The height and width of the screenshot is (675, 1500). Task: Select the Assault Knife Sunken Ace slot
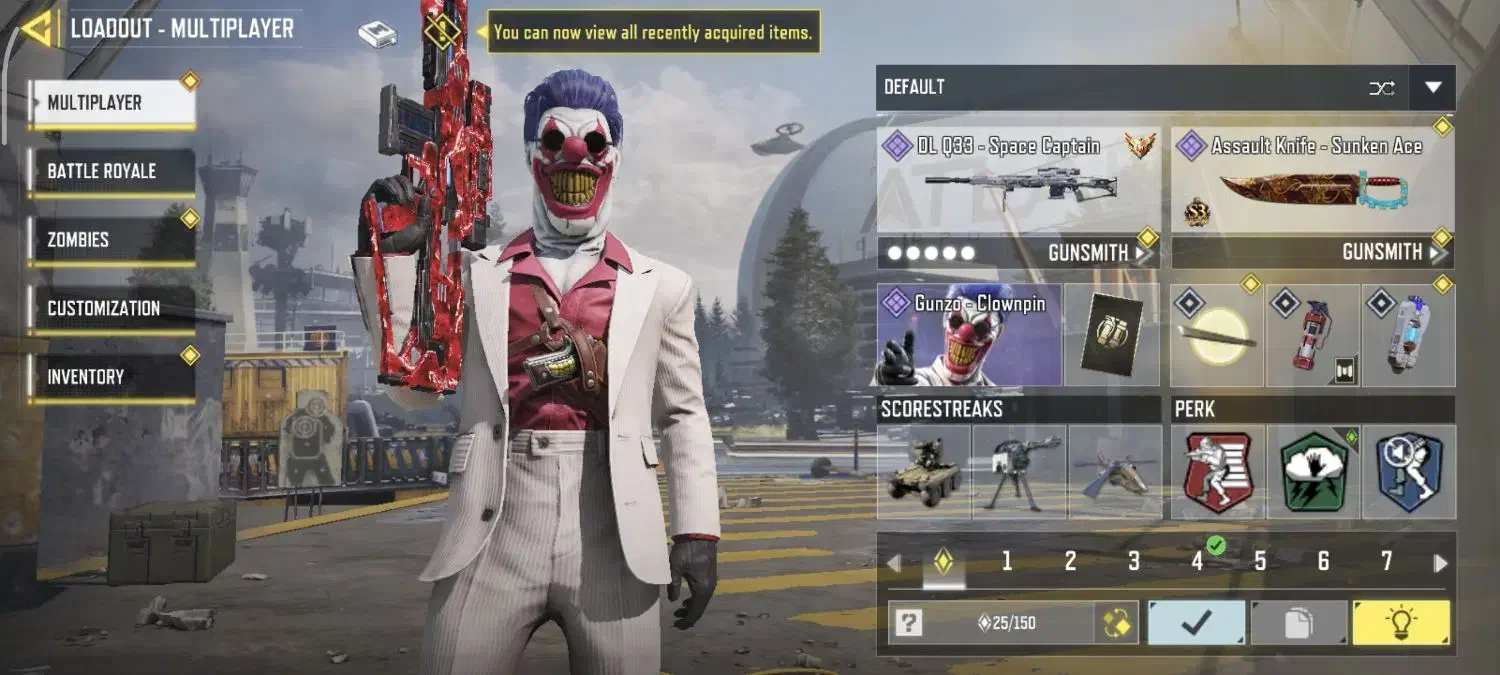point(1312,182)
